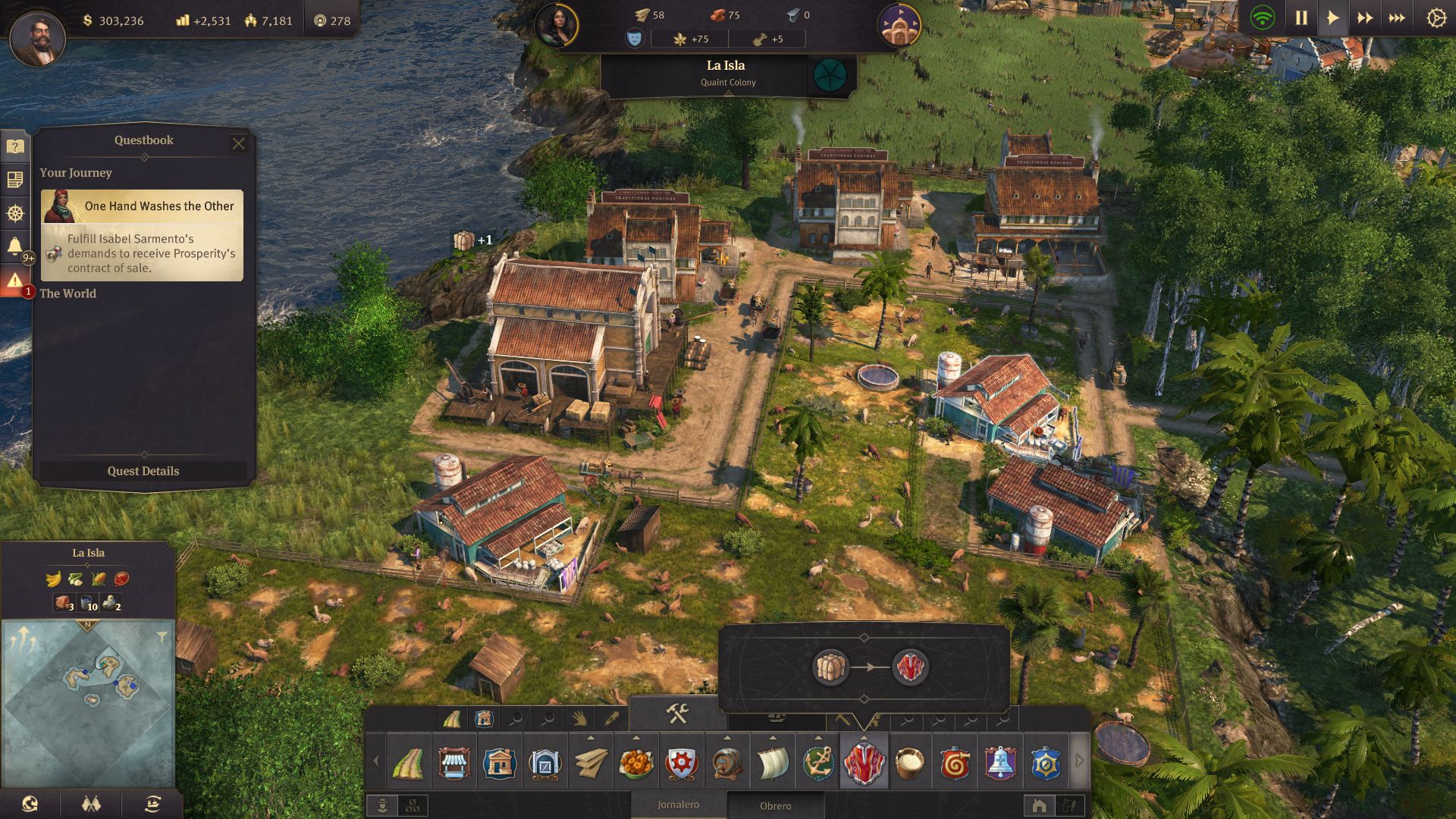Choose the poncho production building

(x=864, y=763)
